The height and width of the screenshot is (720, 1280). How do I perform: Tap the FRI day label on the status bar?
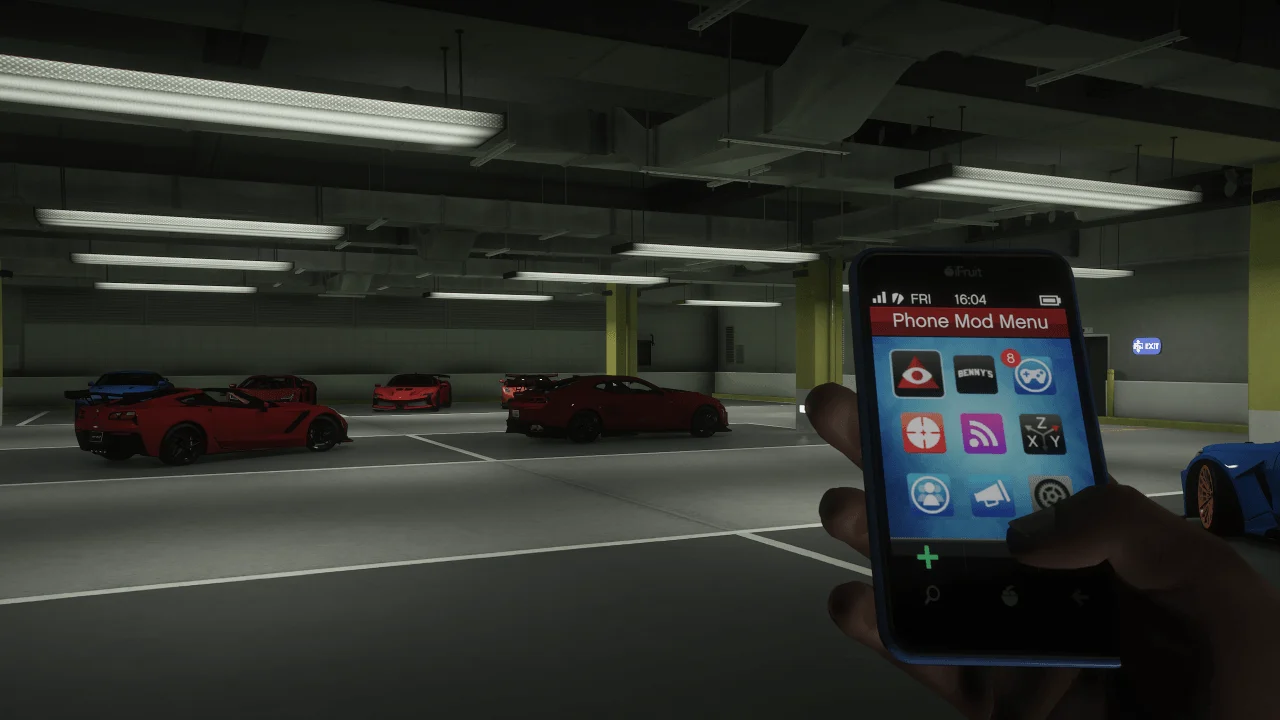922,298
